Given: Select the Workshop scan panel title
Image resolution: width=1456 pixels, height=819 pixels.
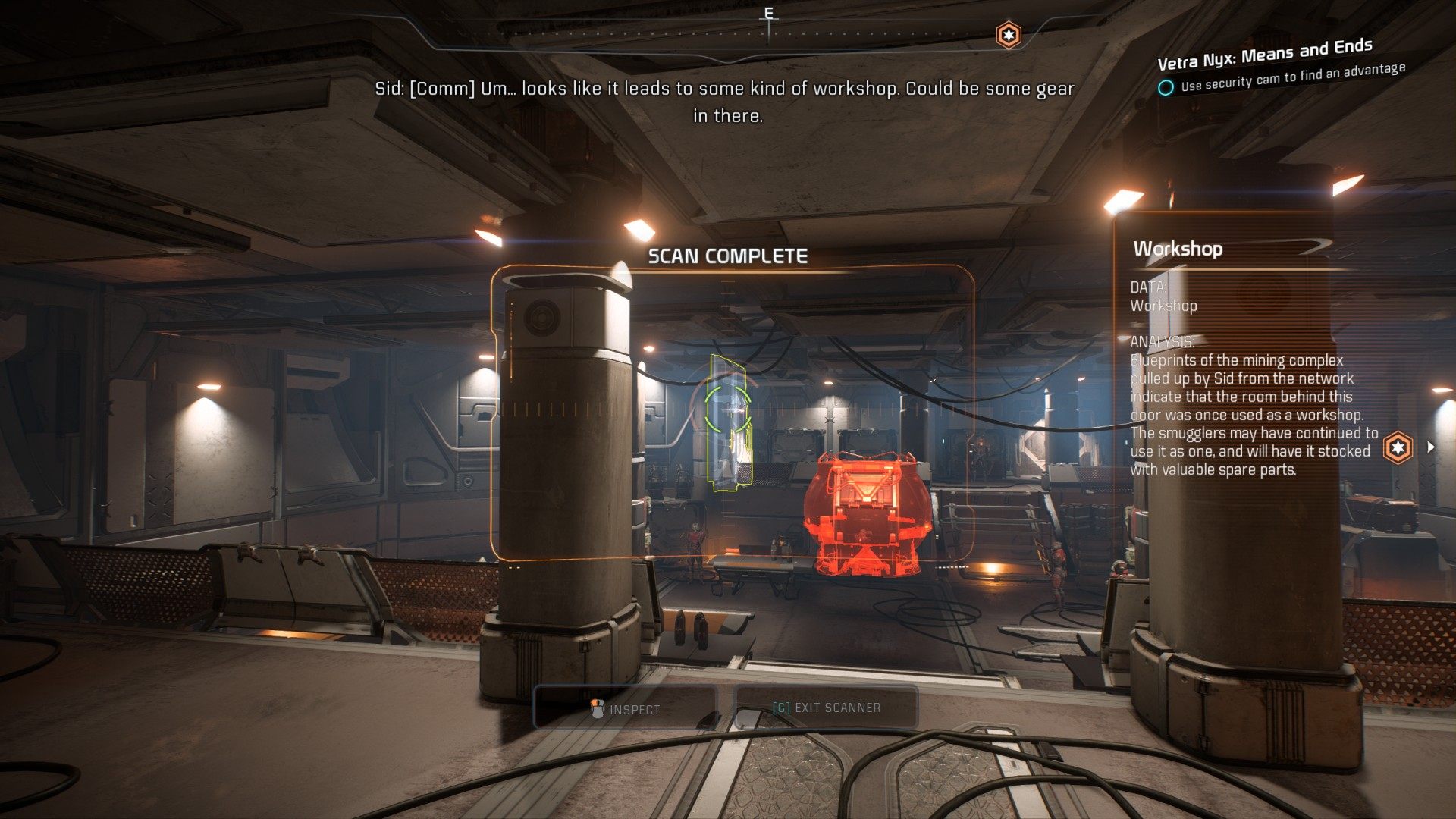Looking at the screenshot, I should pyautogui.click(x=1178, y=249).
